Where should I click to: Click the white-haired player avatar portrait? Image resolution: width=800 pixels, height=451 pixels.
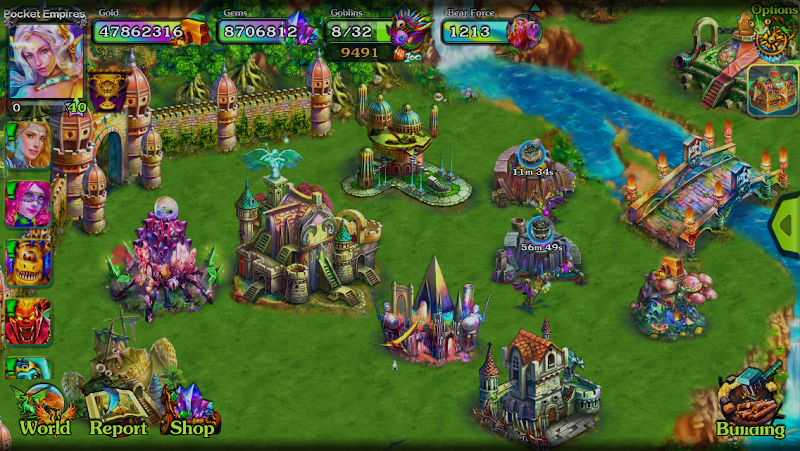coord(46,60)
